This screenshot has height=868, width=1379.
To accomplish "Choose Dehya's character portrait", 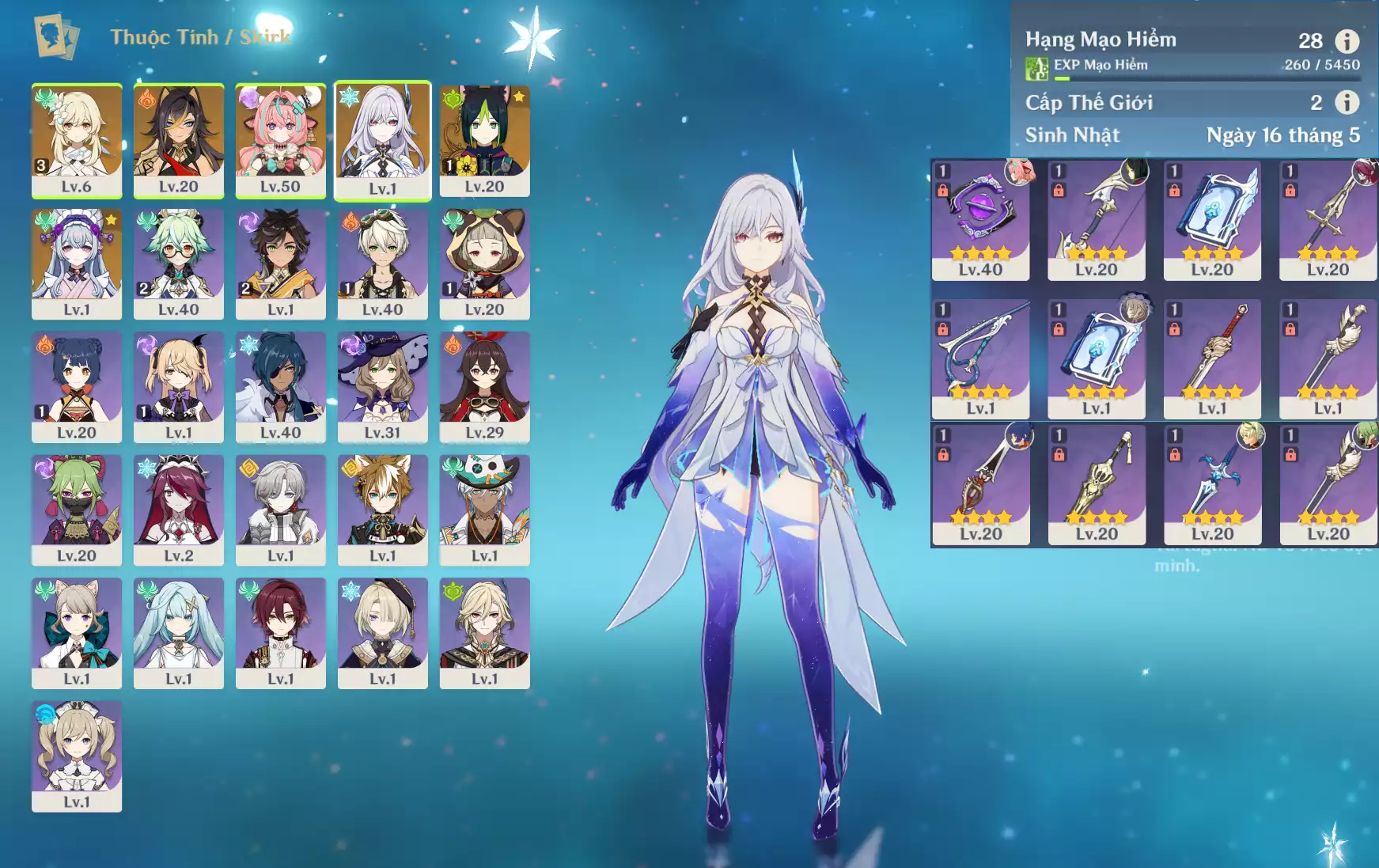I will coord(179,140).
